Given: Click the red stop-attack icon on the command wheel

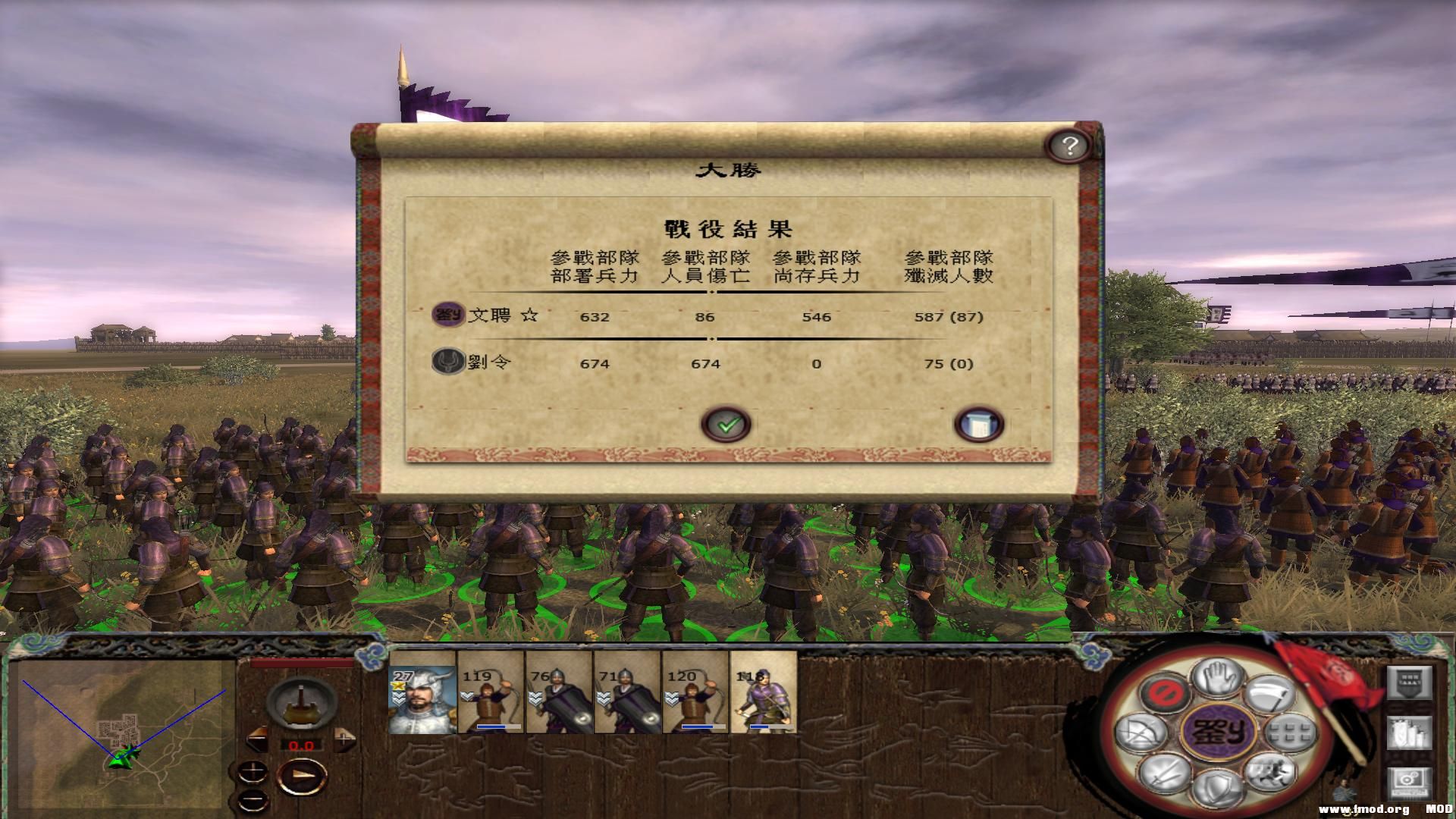Looking at the screenshot, I should [1165, 694].
